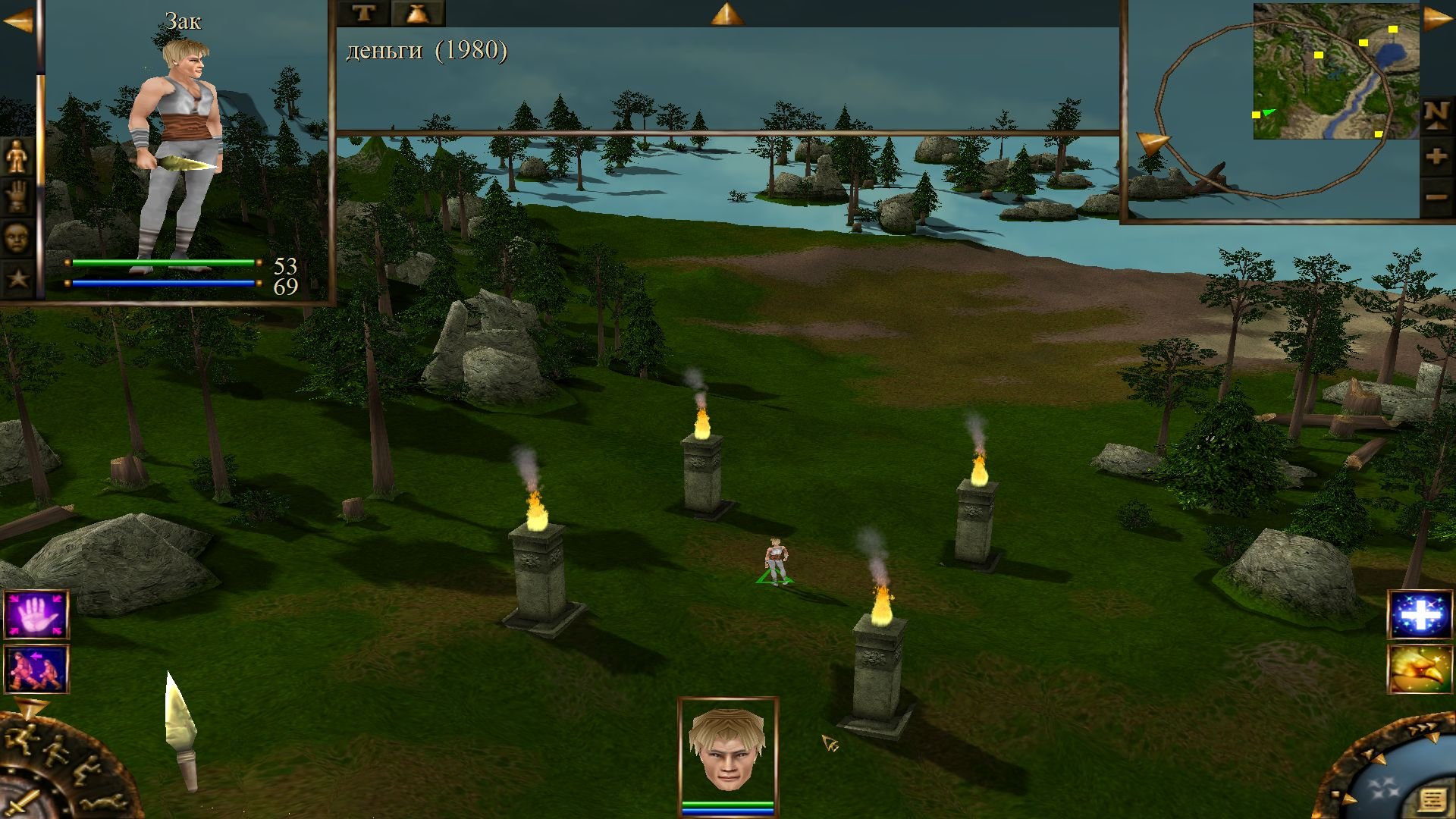Toggle the follow-the-leader walking icon
1456x819 pixels.
pos(36,669)
